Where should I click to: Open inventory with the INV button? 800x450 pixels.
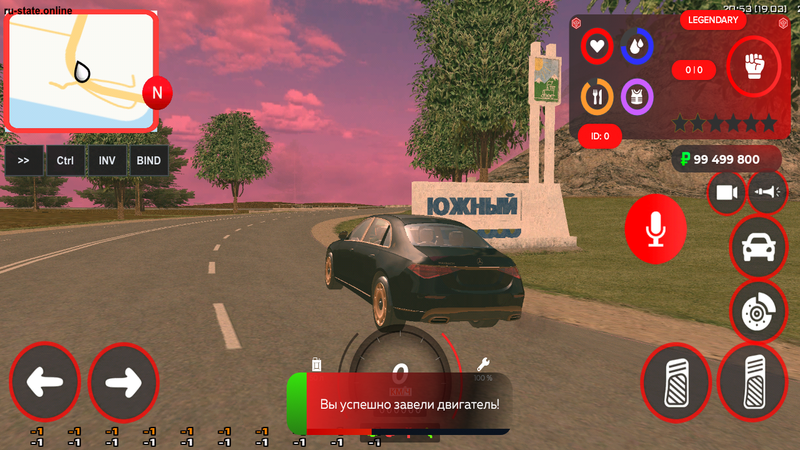click(107, 160)
